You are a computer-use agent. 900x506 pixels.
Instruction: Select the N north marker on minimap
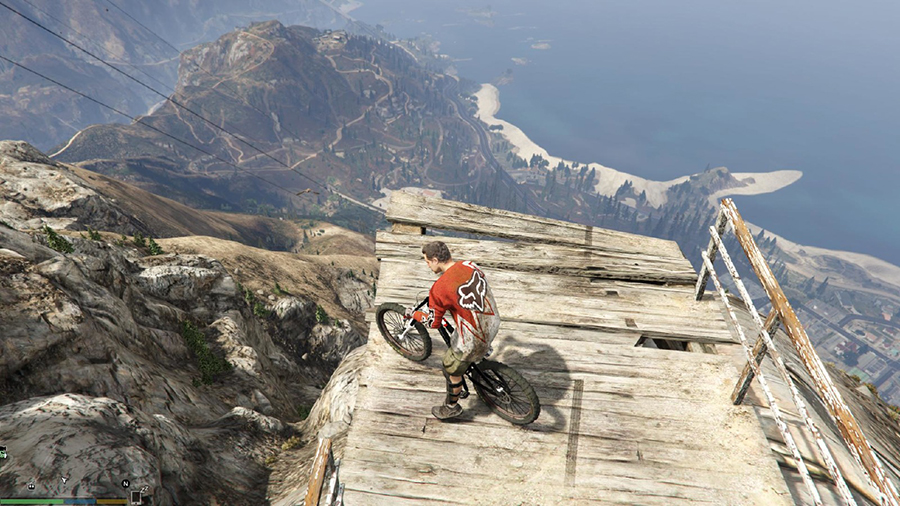coord(125,484)
